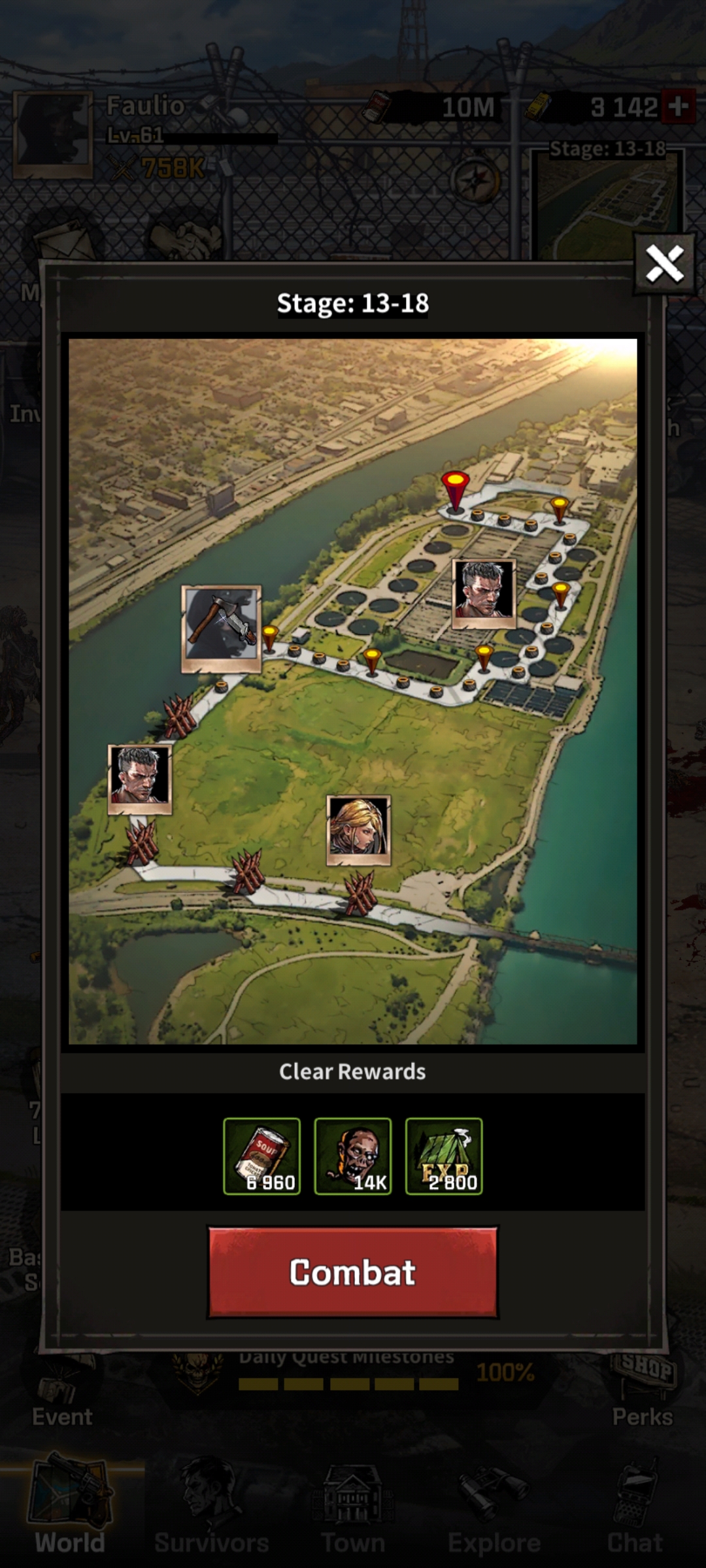706x1568 pixels.
Task: Add currency with the red plus button
Action: tap(678, 106)
